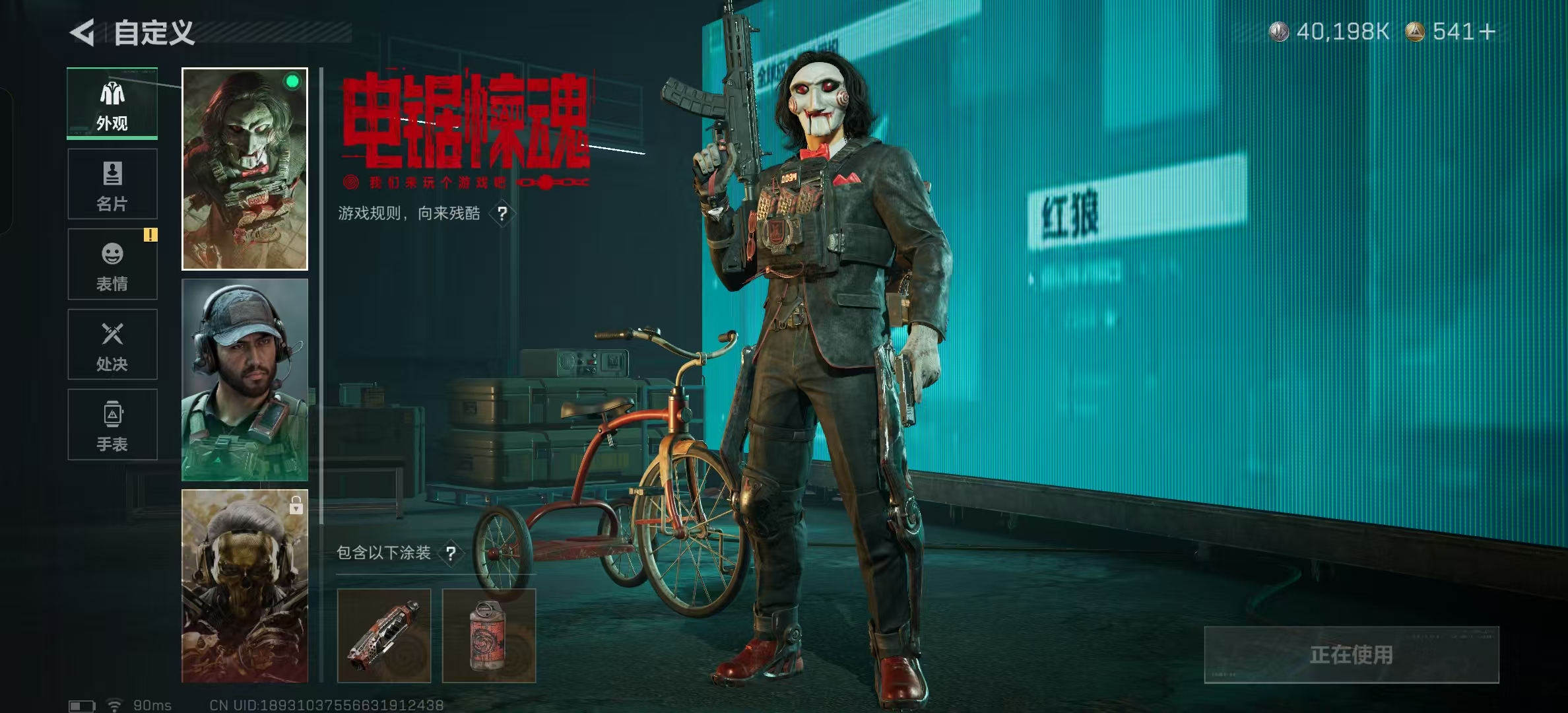Open help icon next to 包含以下涂装

[x=451, y=553]
